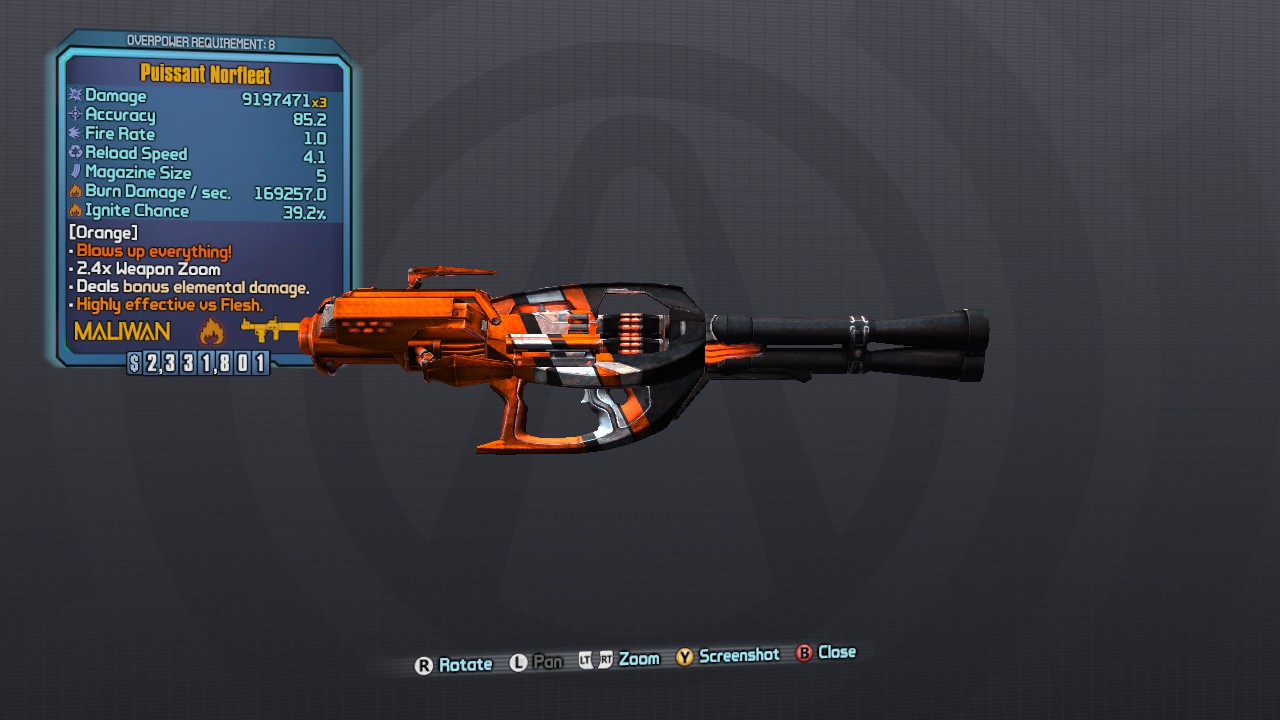
Task: Click the Maliwan manufacturer logo
Action: click(x=122, y=331)
